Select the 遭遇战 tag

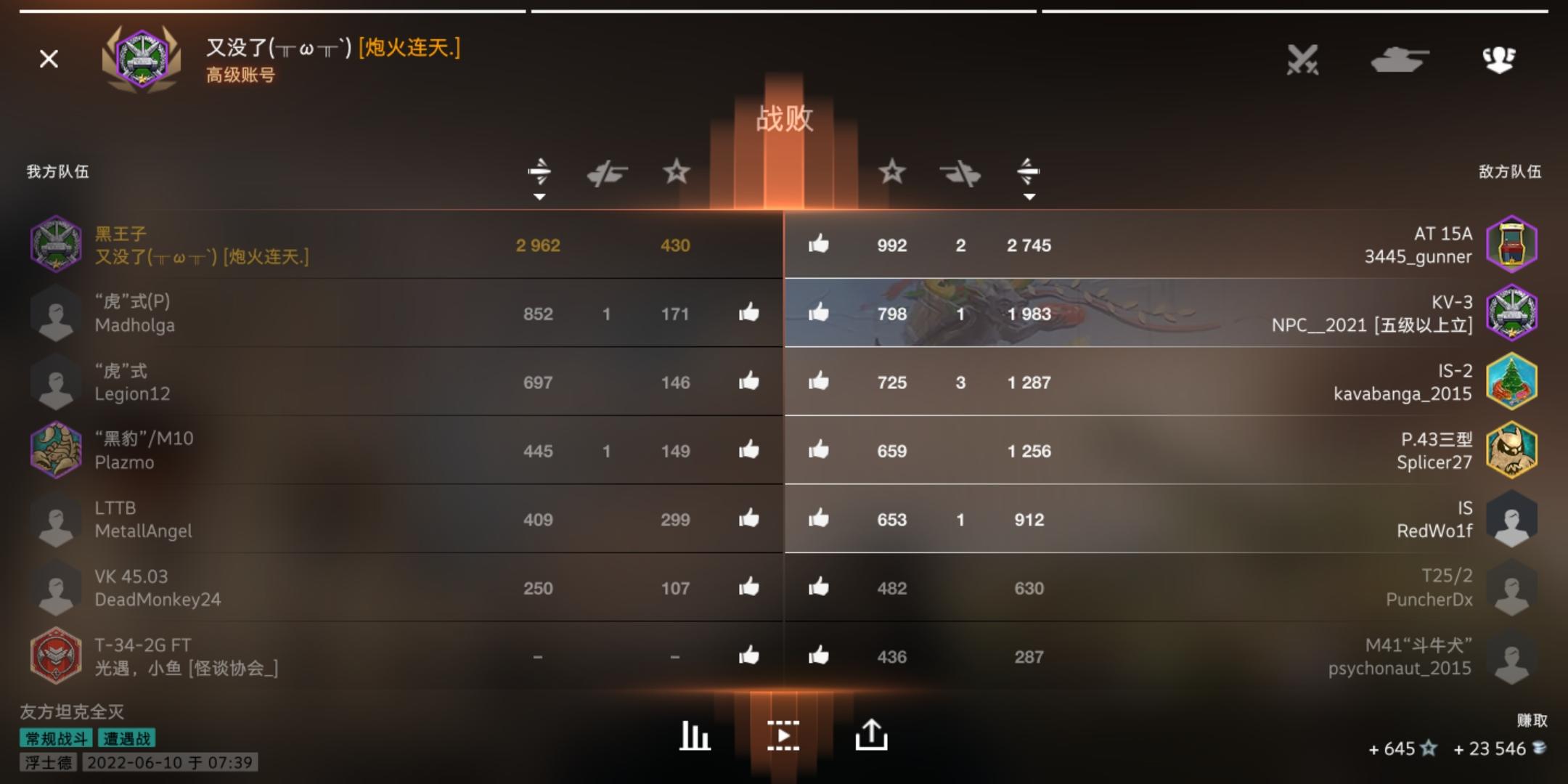pos(128,738)
